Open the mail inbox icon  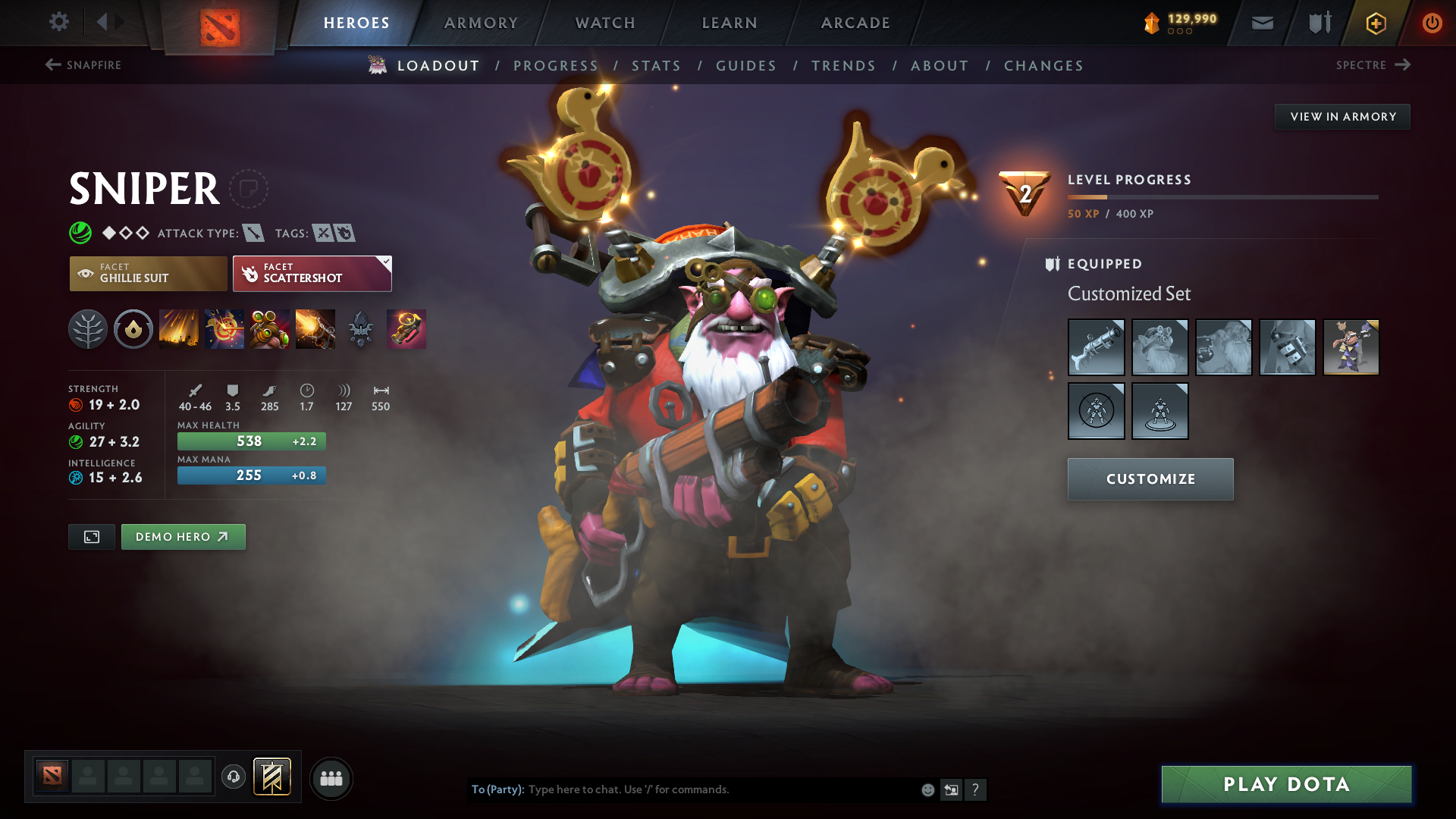pyautogui.click(x=1261, y=23)
